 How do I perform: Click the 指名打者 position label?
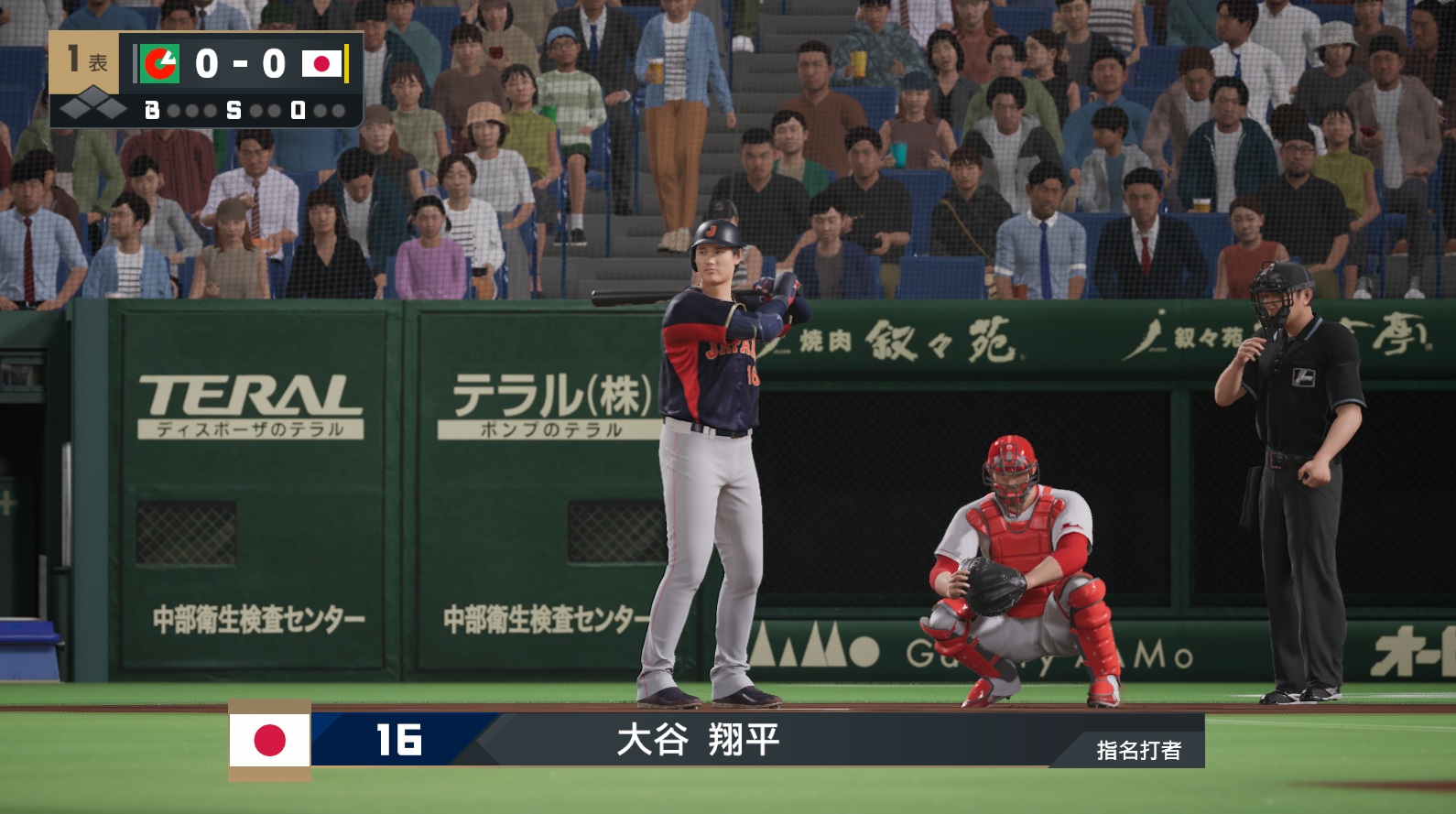[x=1138, y=751]
